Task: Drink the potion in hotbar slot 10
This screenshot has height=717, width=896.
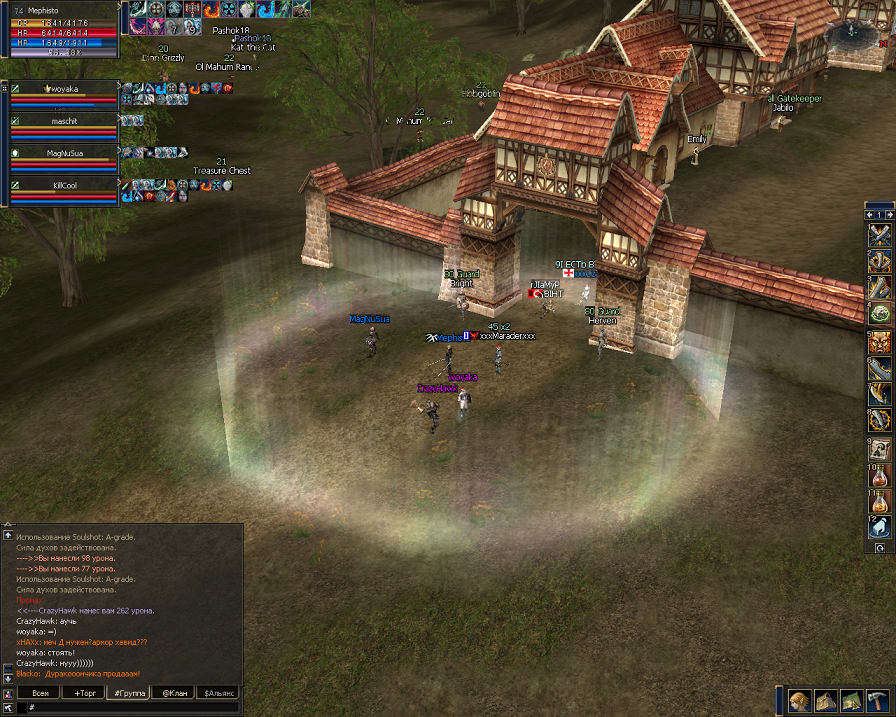Action: coord(879,474)
